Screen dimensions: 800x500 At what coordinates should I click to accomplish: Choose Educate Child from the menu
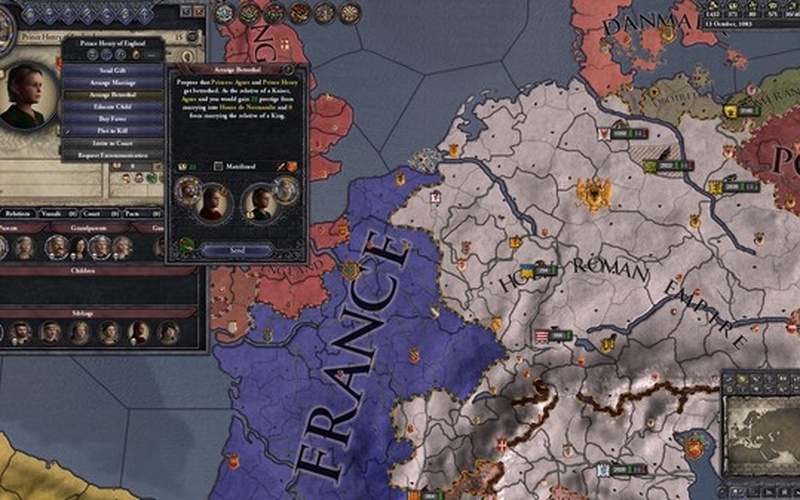(113, 107)
